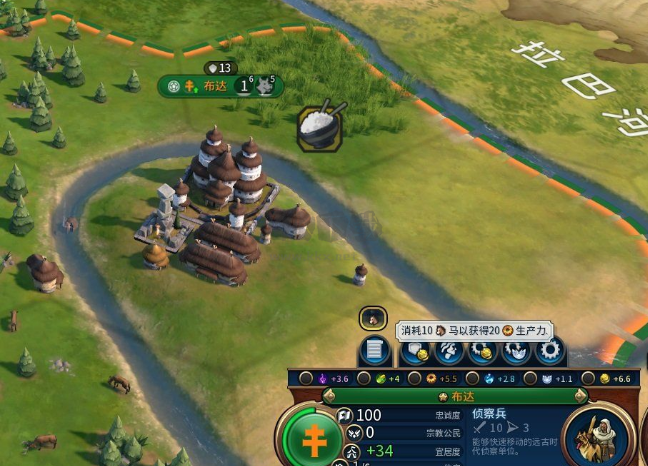The image size is (648, 466).
Task: Open the gear production queue button
Action: (x=549, y=351)
